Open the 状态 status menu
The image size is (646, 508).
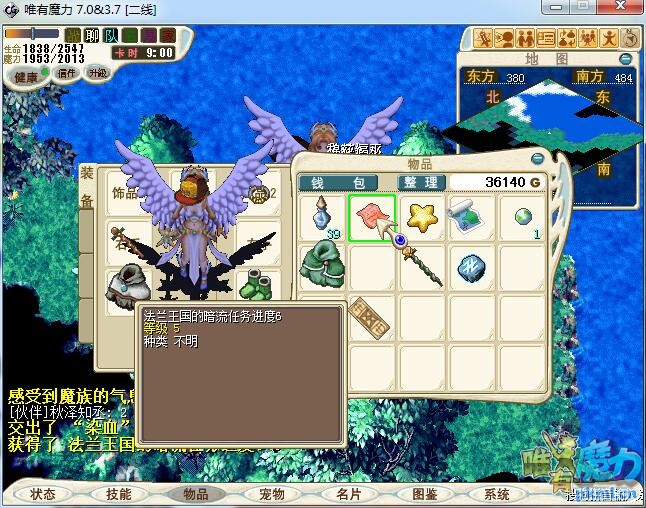coord(43,494)
